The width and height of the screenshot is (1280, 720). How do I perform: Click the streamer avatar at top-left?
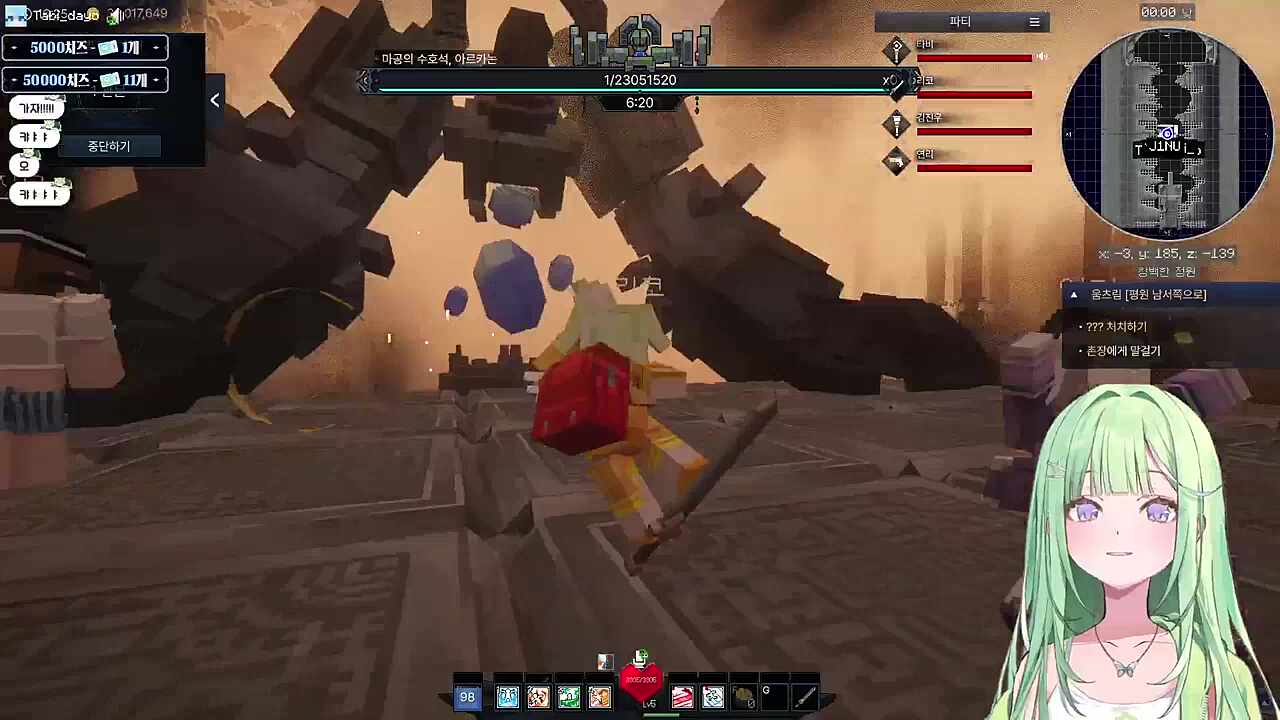[x=17, y=15]
